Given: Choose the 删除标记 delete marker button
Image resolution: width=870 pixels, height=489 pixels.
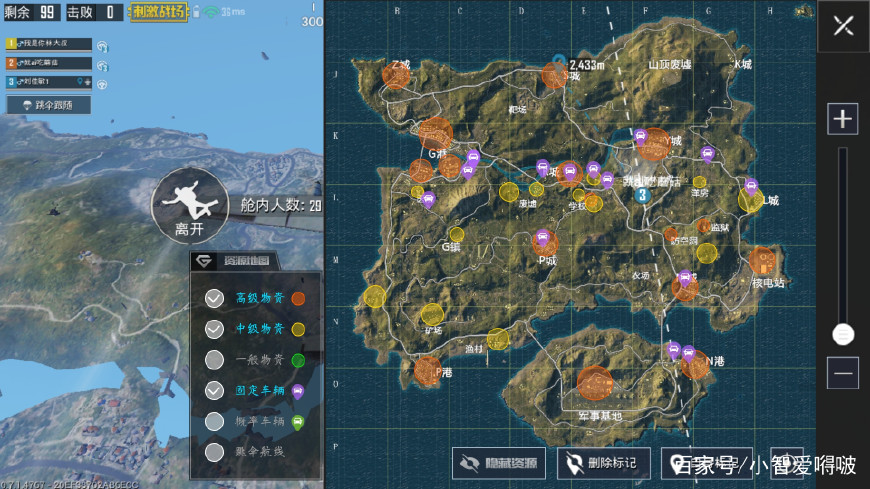Looking at the screenshot, I should 603,462.
